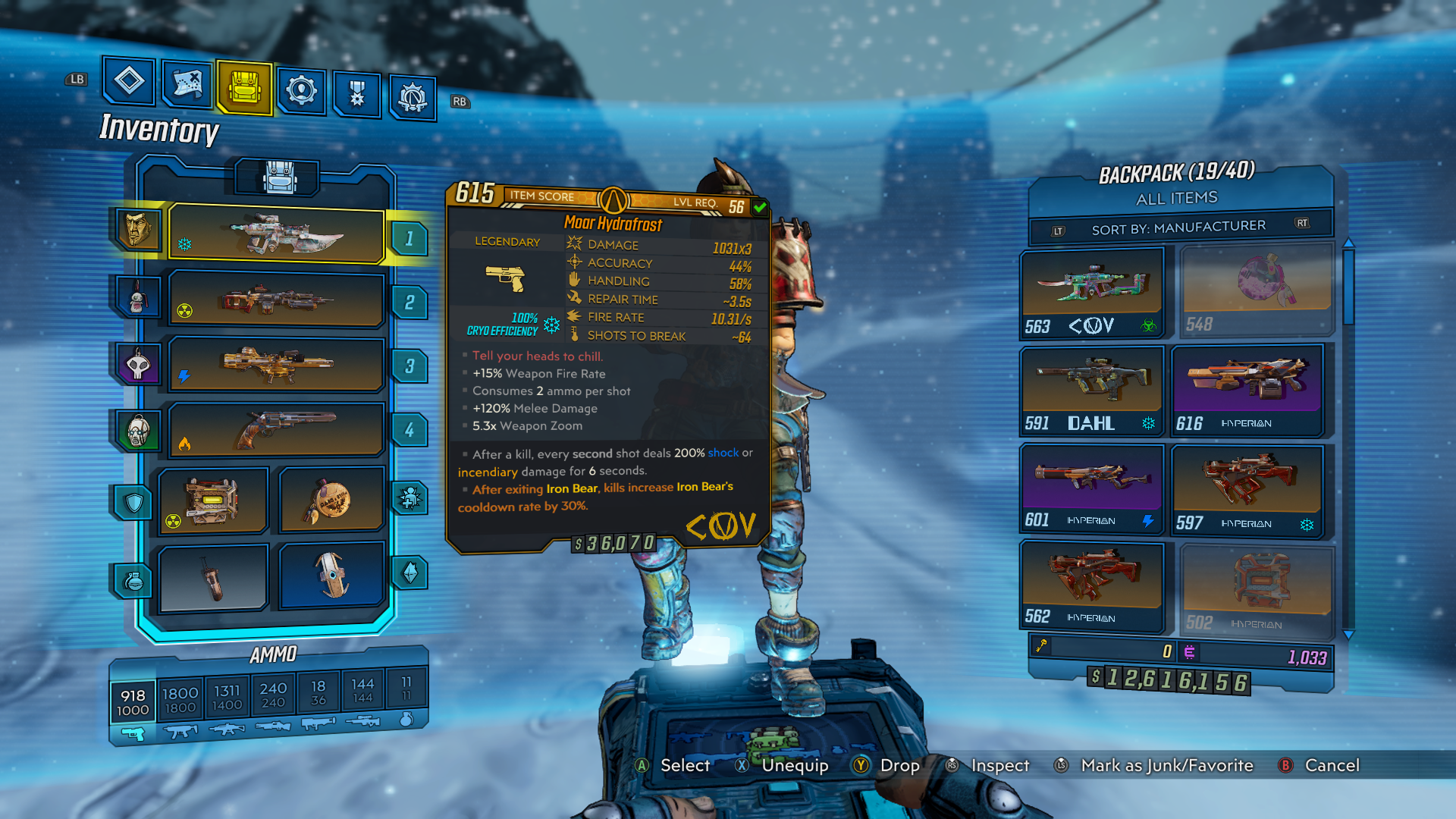
Task: Select weapon slot tab 1
Action: [409, 240]
